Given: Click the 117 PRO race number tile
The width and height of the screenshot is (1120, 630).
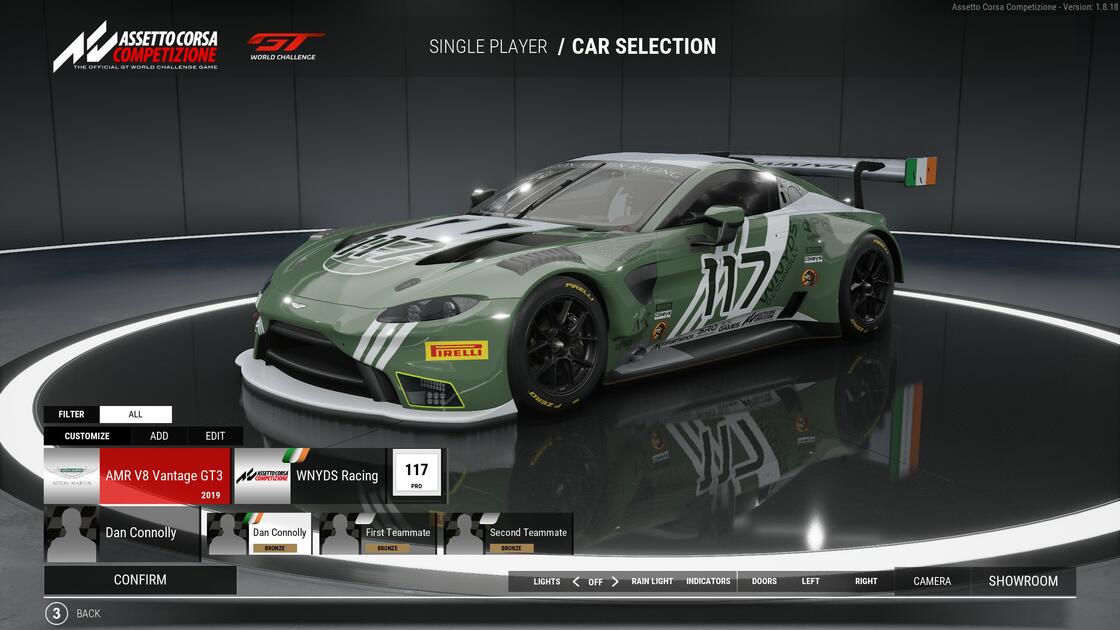Looking at the screenshot, I should click(x=417, y=475).
